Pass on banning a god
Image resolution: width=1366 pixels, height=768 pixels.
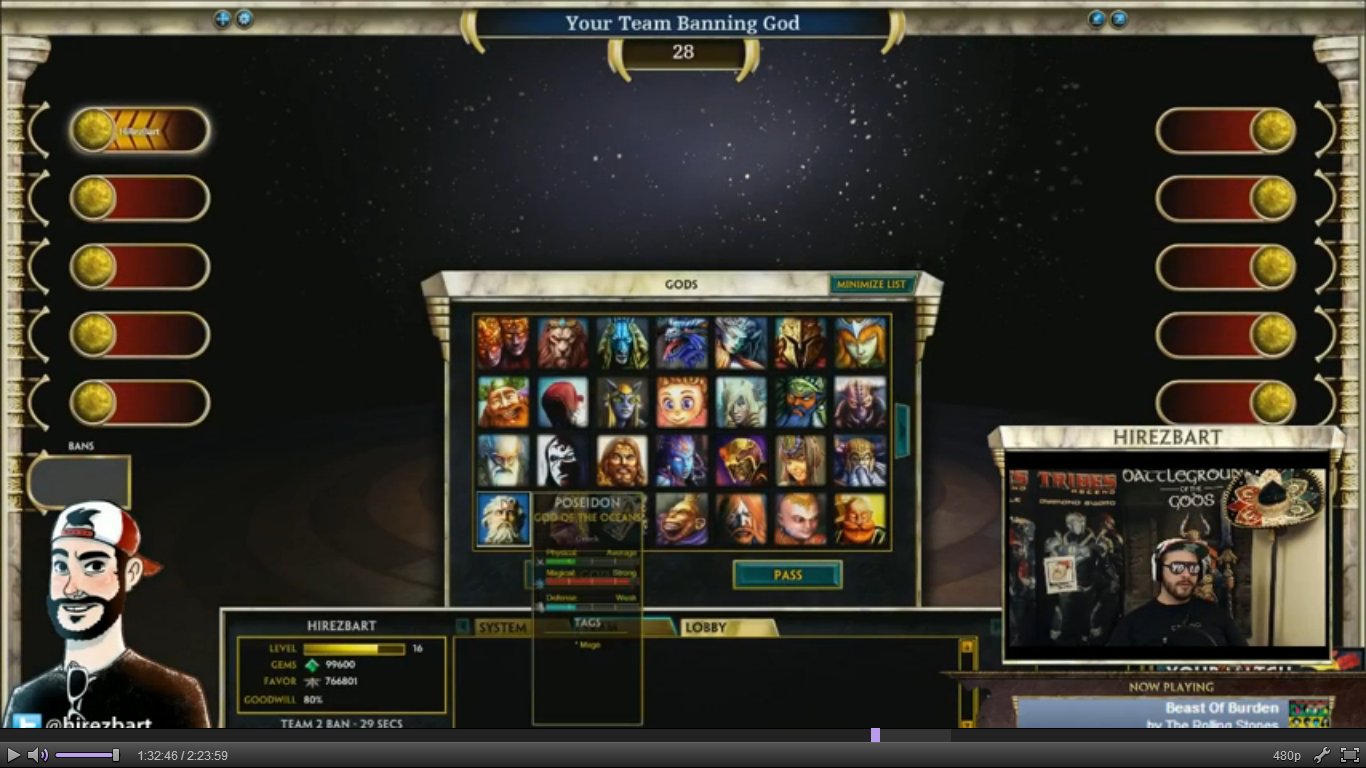click(x=787, y=575)
